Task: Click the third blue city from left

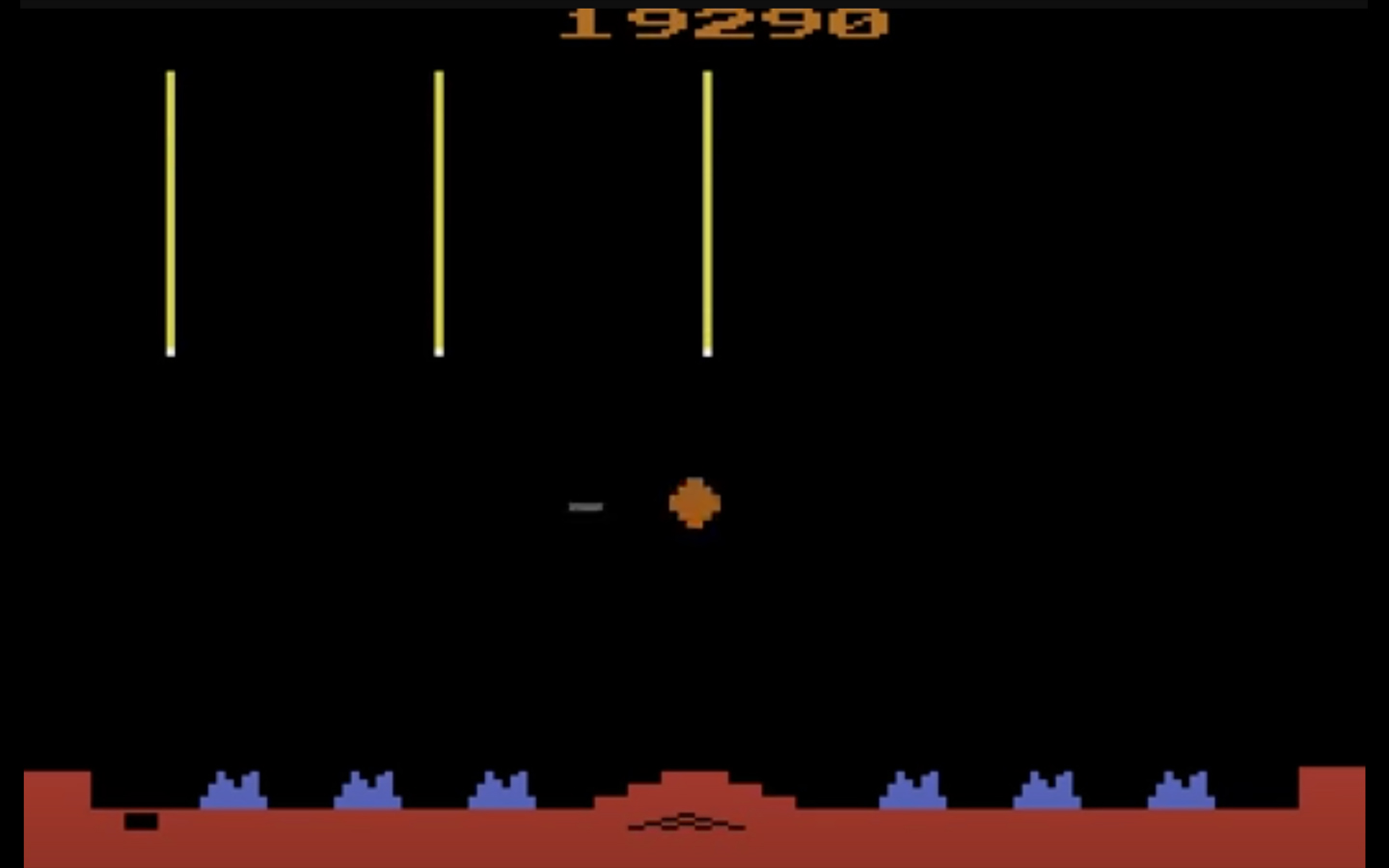Action: pos(504,789)
